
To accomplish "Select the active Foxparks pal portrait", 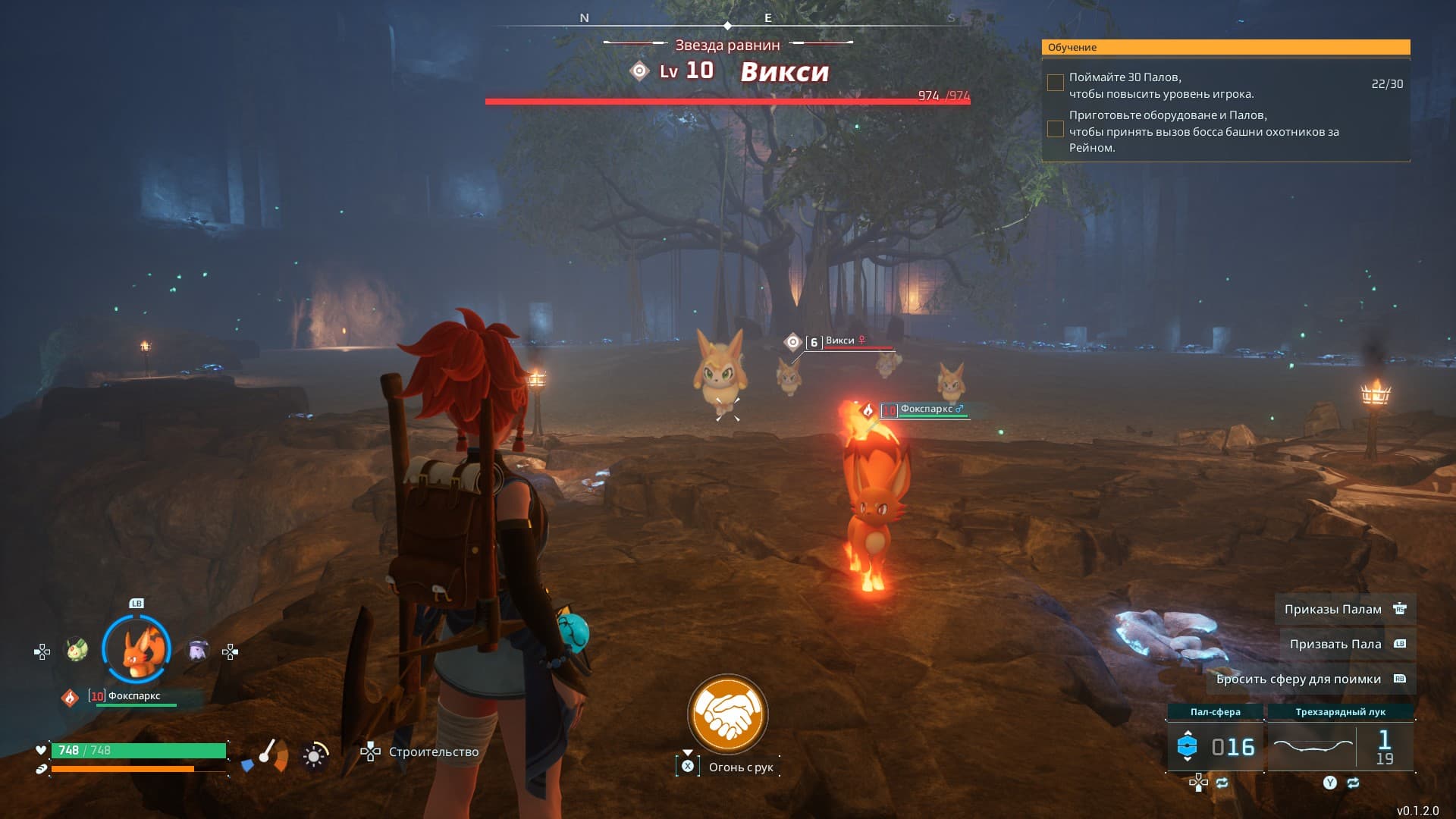I will coord(136,650).
